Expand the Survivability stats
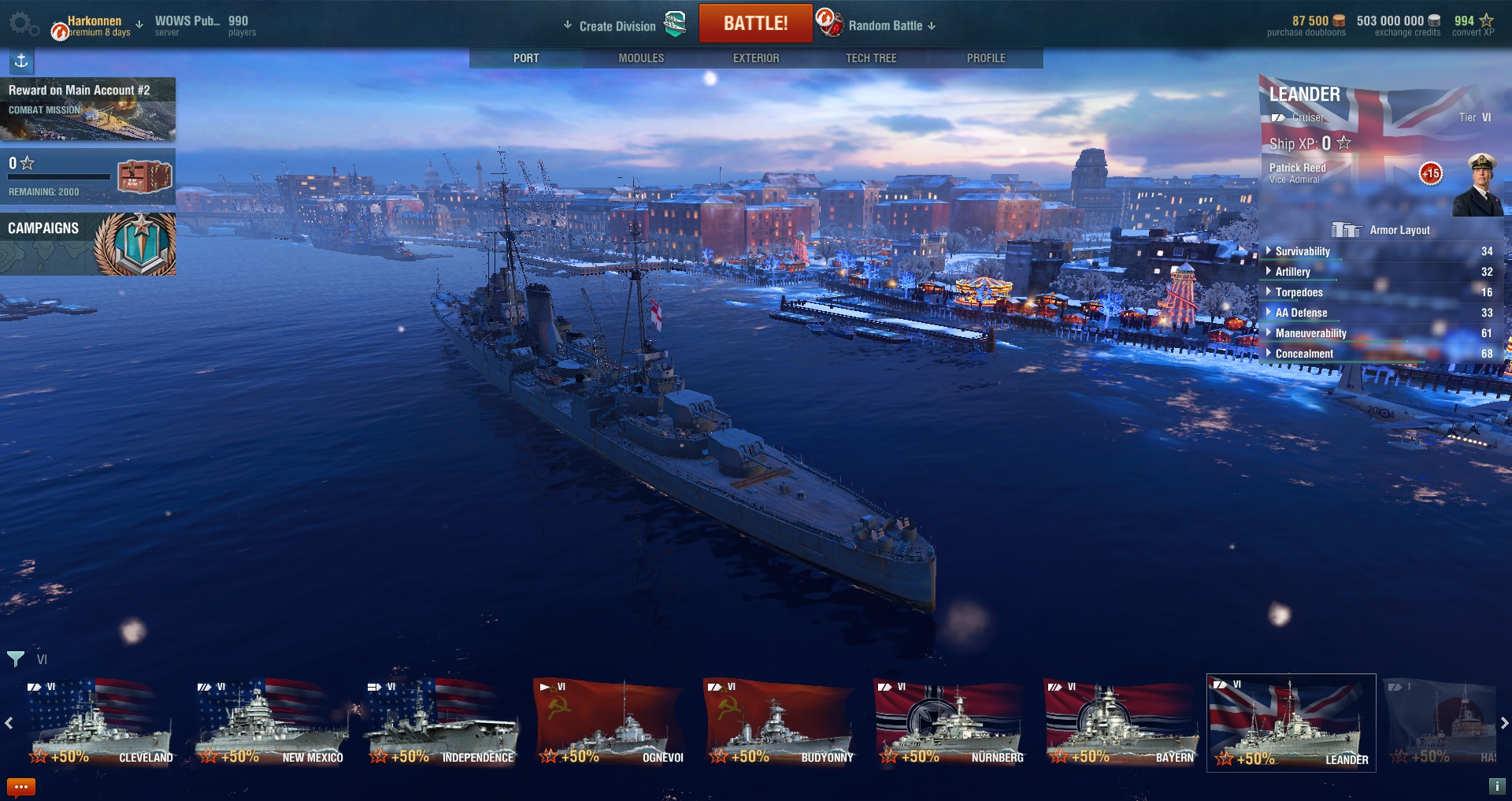 (1303, 251)
